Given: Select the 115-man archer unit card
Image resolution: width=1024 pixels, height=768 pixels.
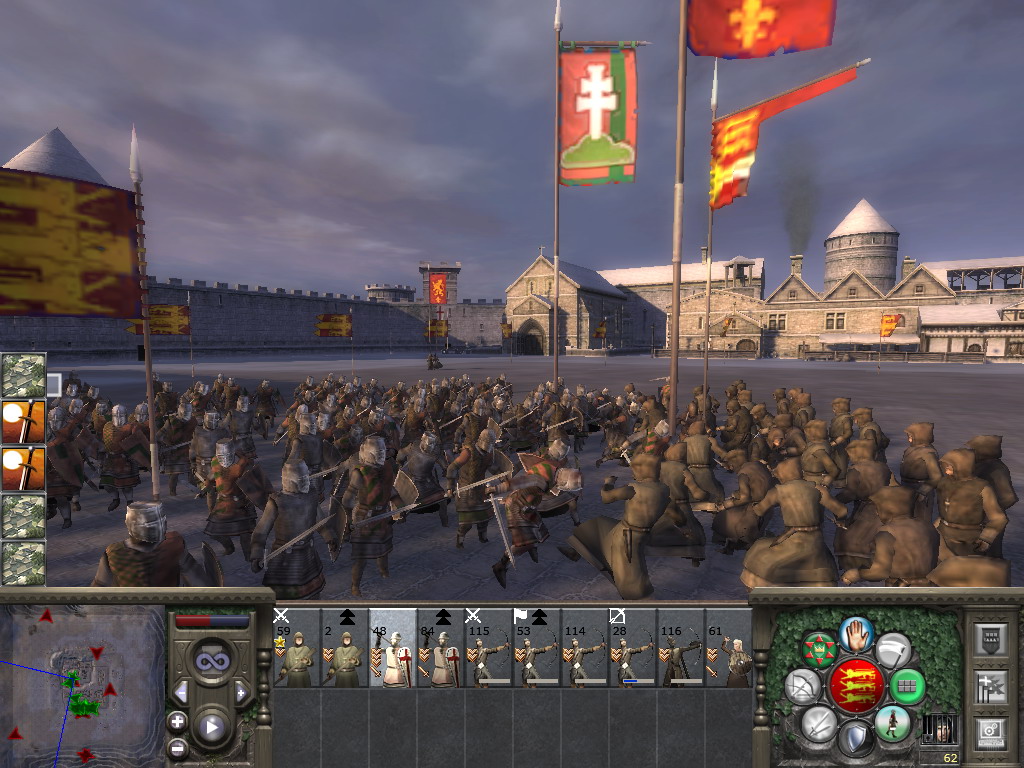Looking at the screenshot, I should (x=489, y=648).
